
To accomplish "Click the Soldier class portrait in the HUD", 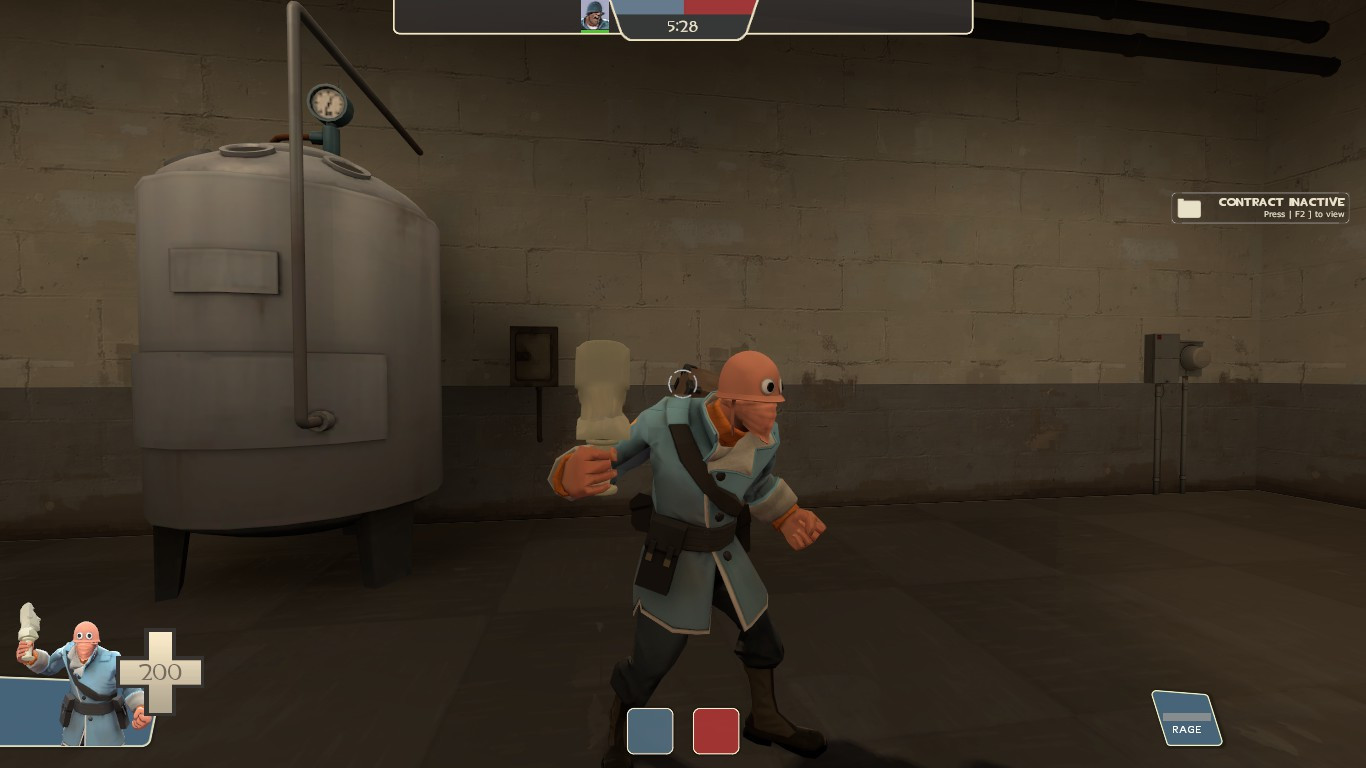I will 594,16.
